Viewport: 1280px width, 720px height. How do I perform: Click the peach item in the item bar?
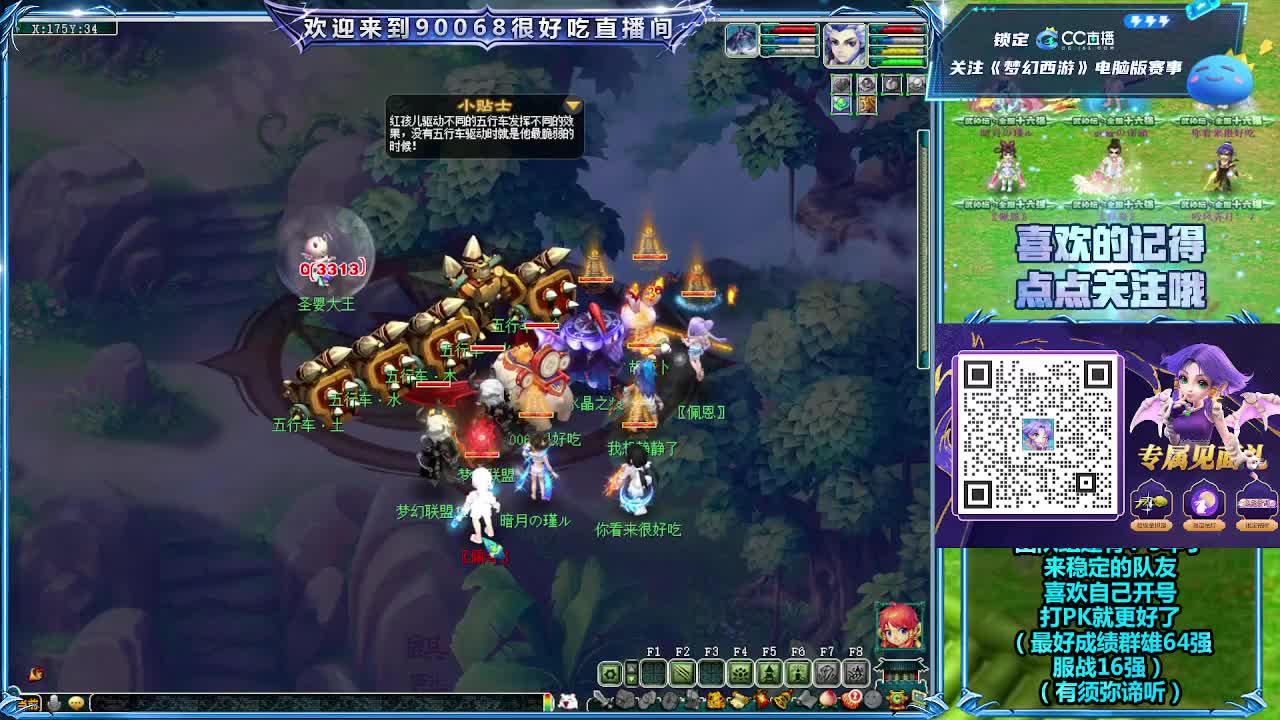[826, 699]
